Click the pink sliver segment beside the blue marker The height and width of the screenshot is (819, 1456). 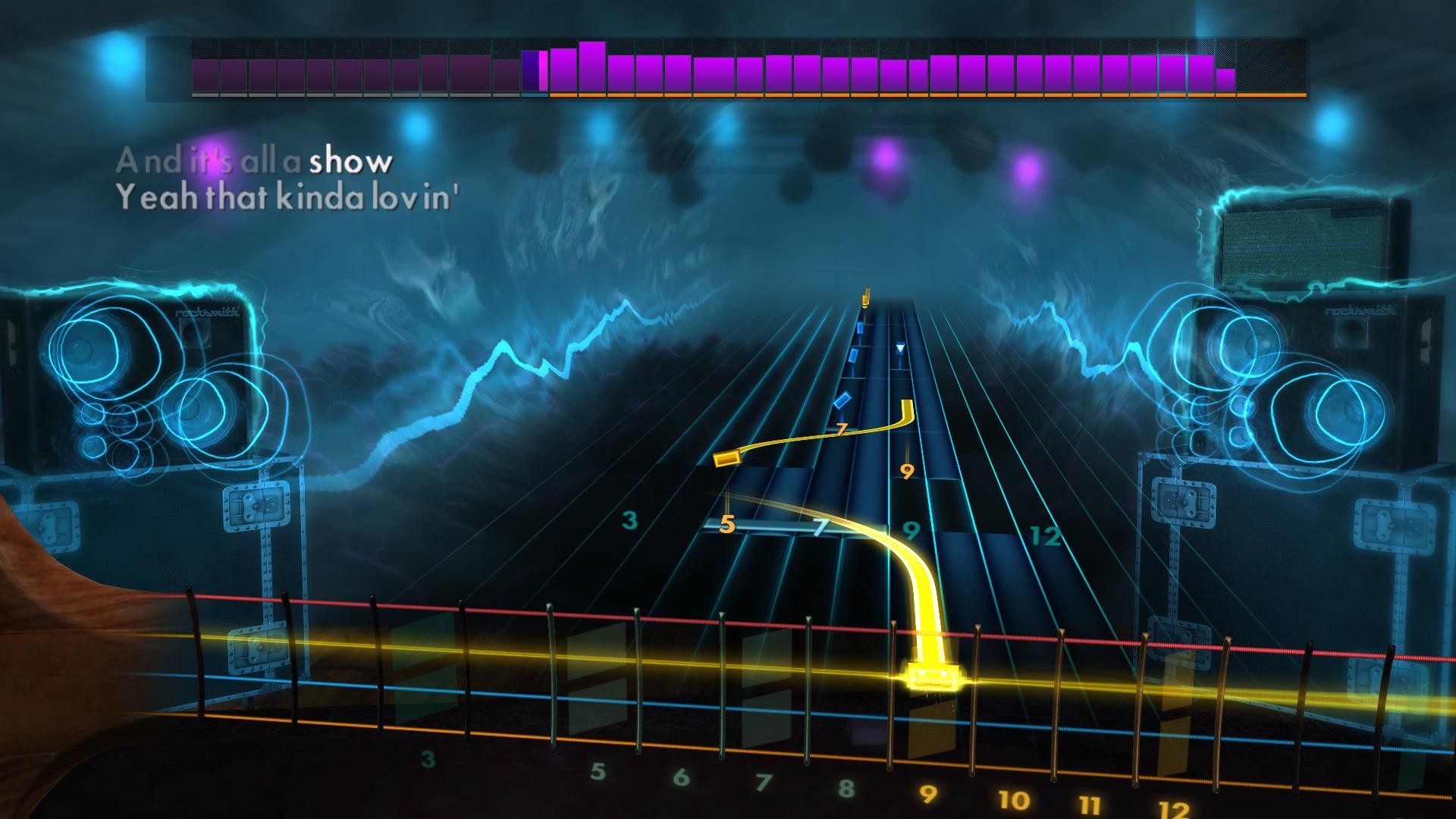click(x=543, y=68)
